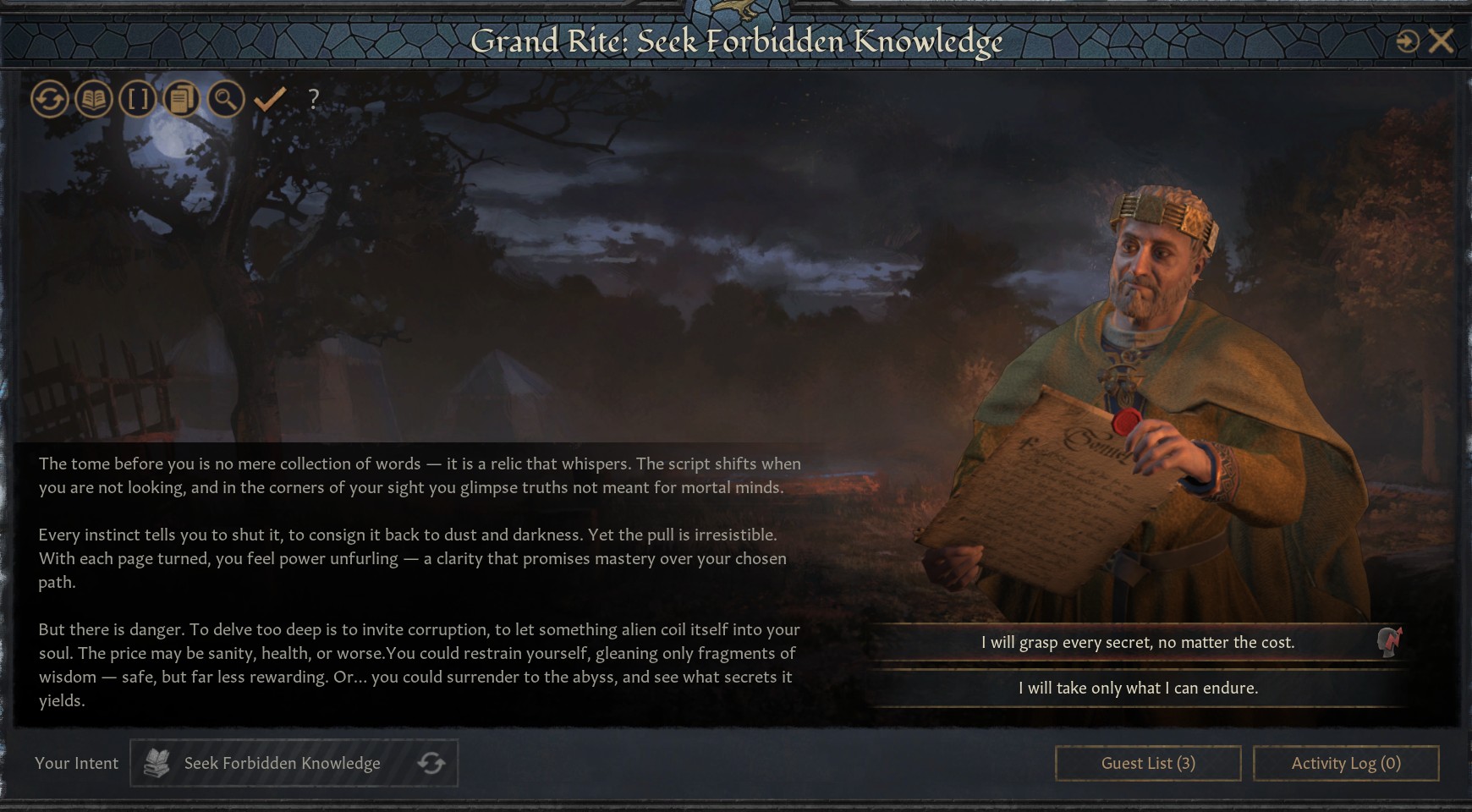Viewport: 1472px width, 812px height.
Task: Click the orange checkmark icon
Action: coord(270,100)
